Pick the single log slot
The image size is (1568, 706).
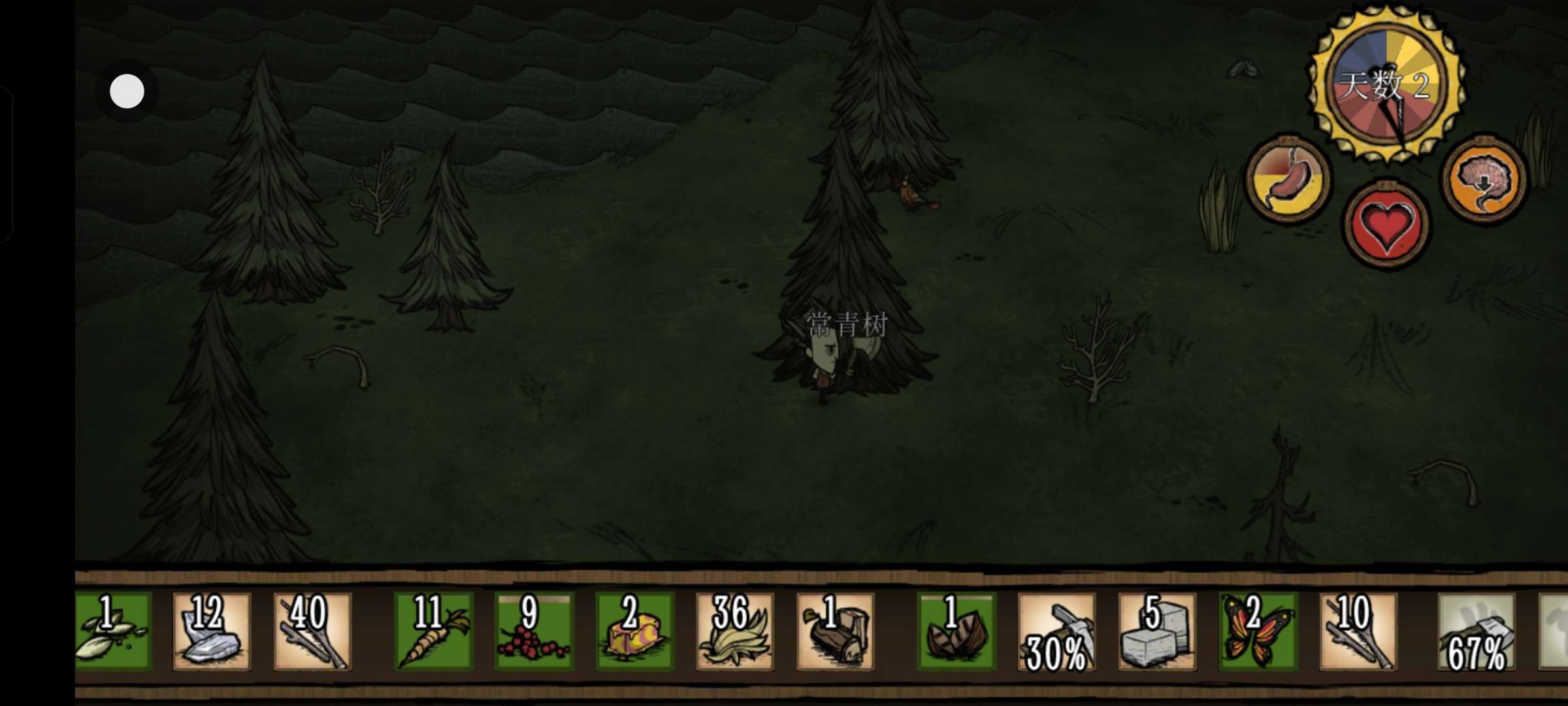(835, 631)
